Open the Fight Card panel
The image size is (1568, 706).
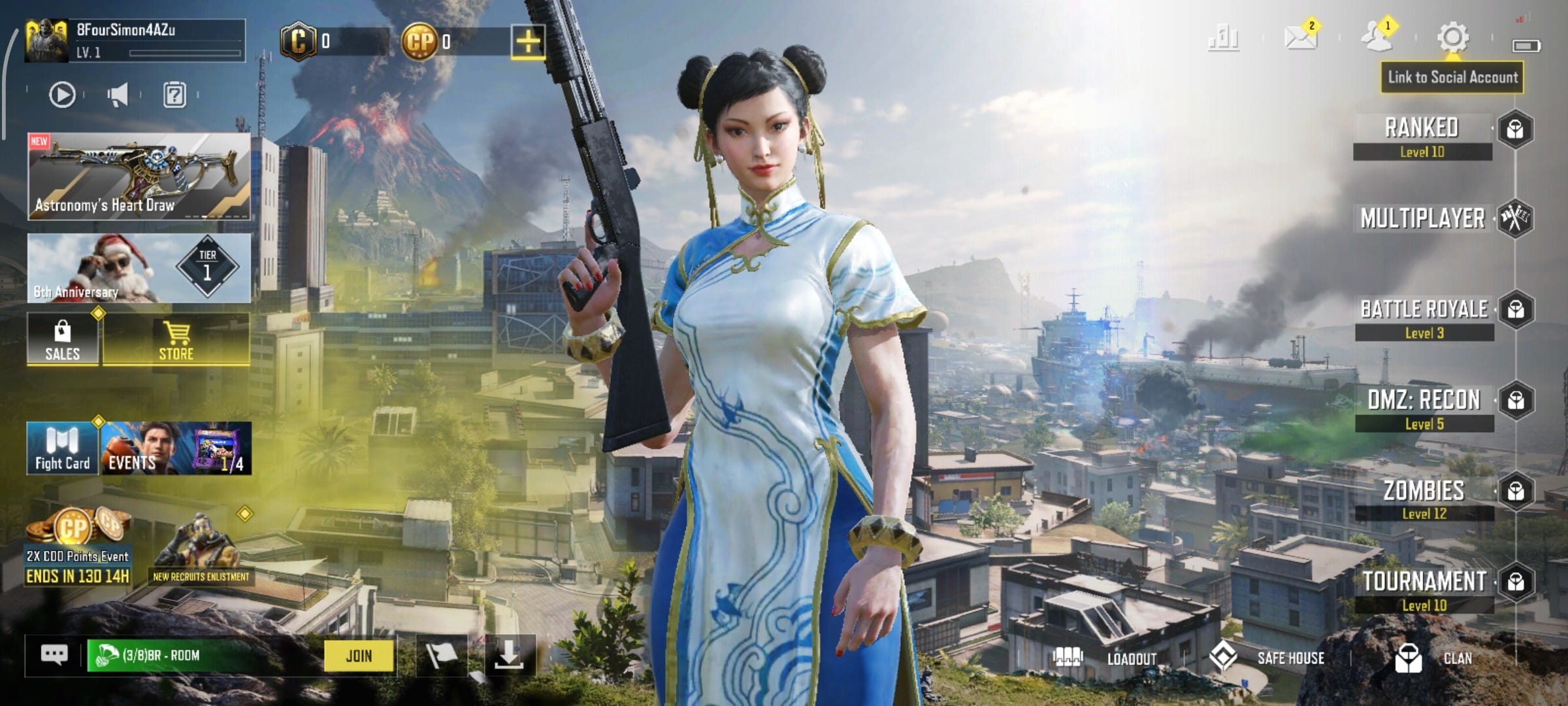pos(63,448)
